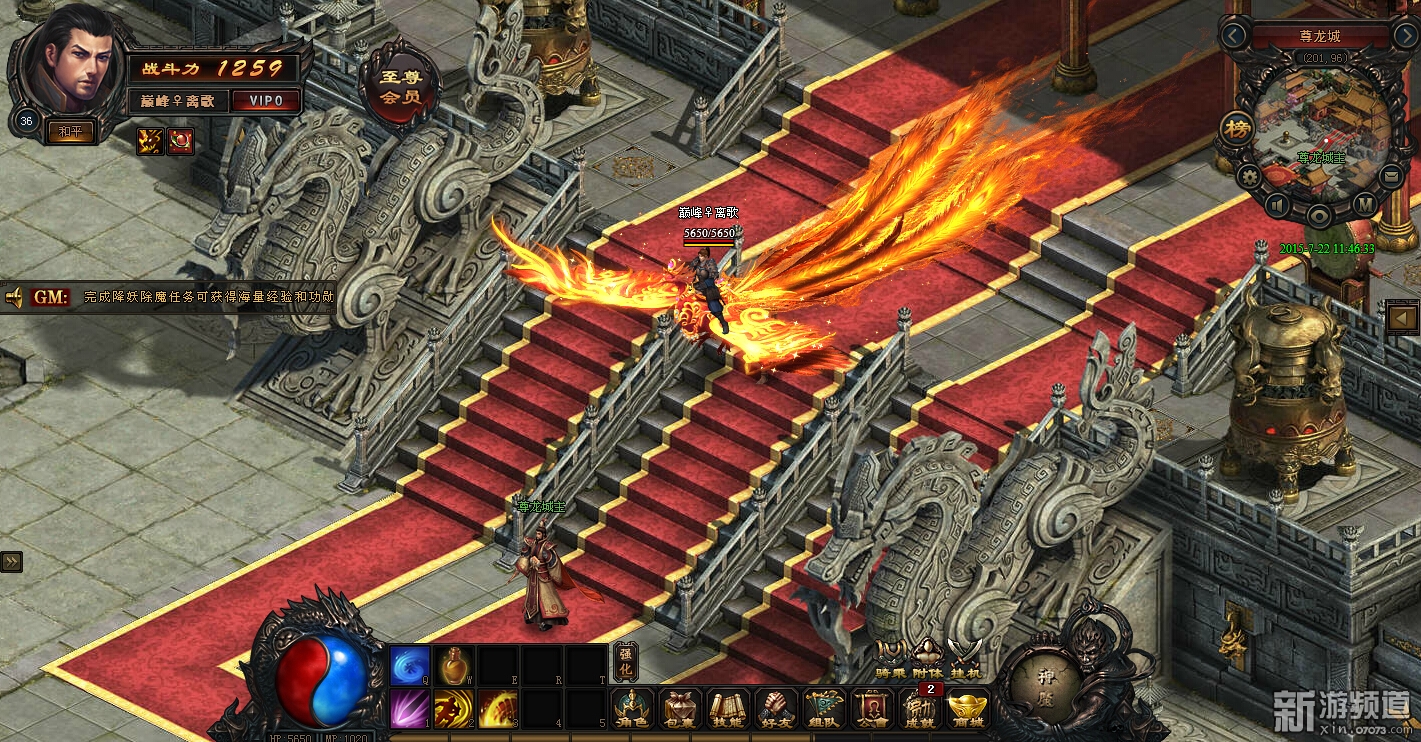1421x742 pixels.
Task: Activate the purple slash skill in slot 1
Action: point(410,708)
